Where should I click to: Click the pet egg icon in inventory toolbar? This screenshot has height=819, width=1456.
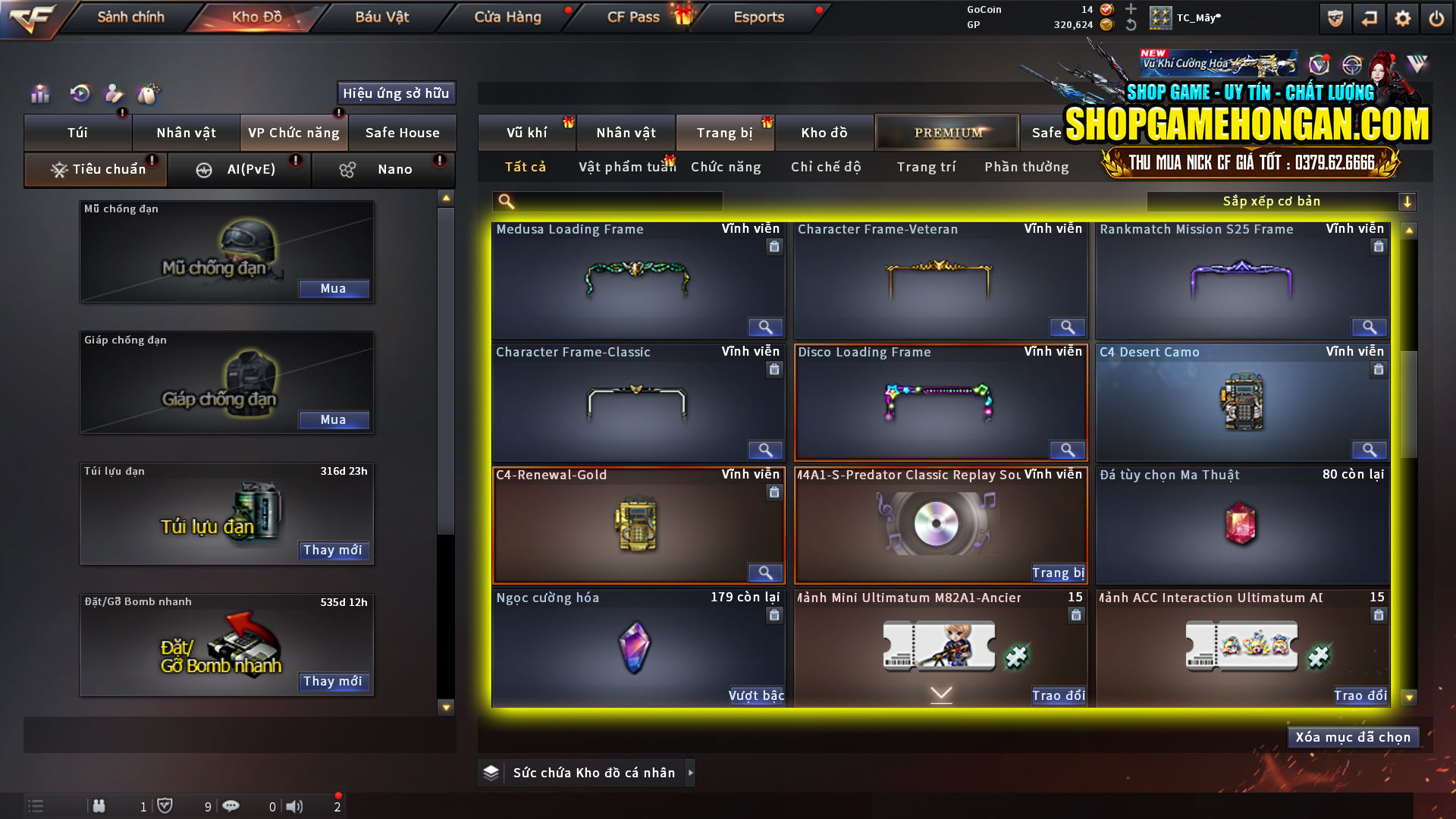[149, 93]
